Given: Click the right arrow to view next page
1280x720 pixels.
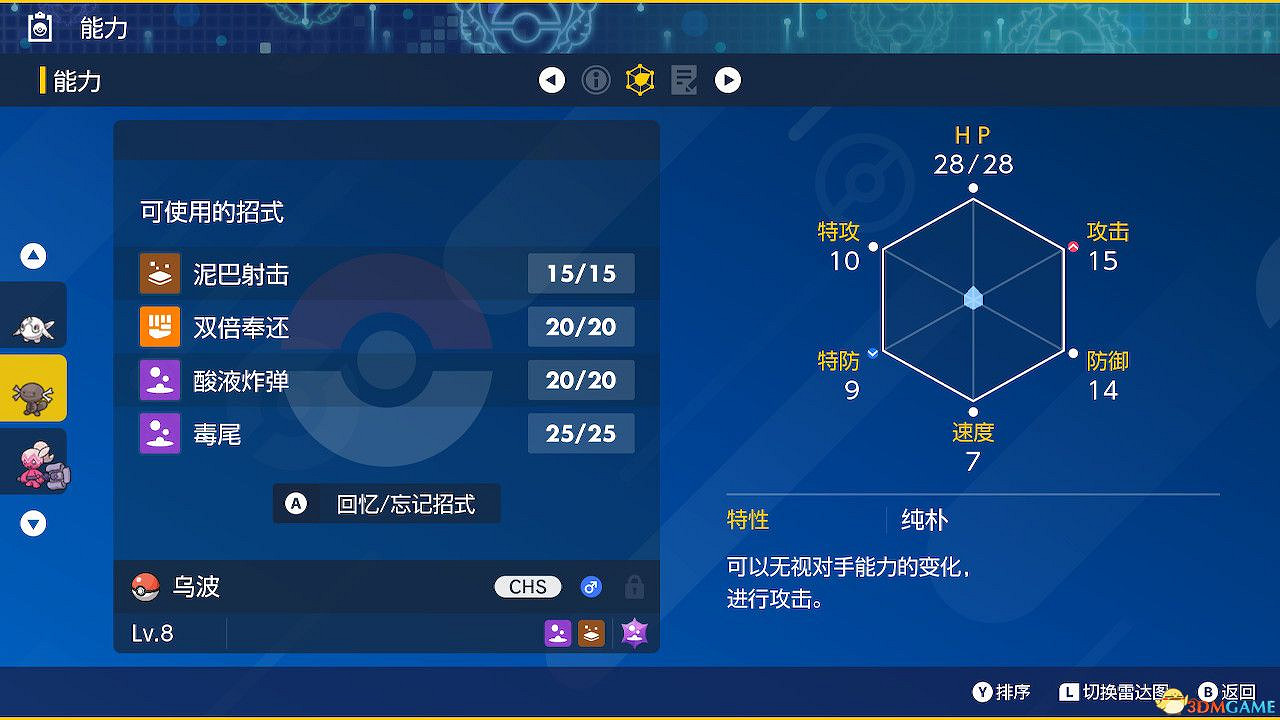Looking at the screenshot, I should [728, 80].
